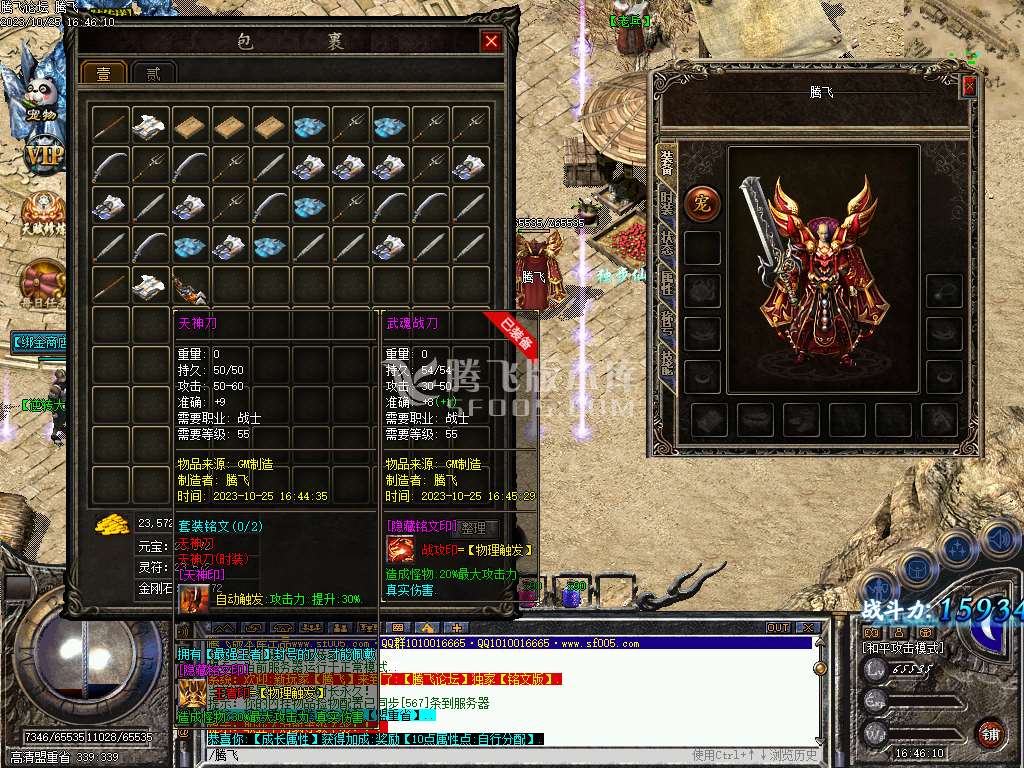Open the 每日任务 daily quest icon

[42, 283]
